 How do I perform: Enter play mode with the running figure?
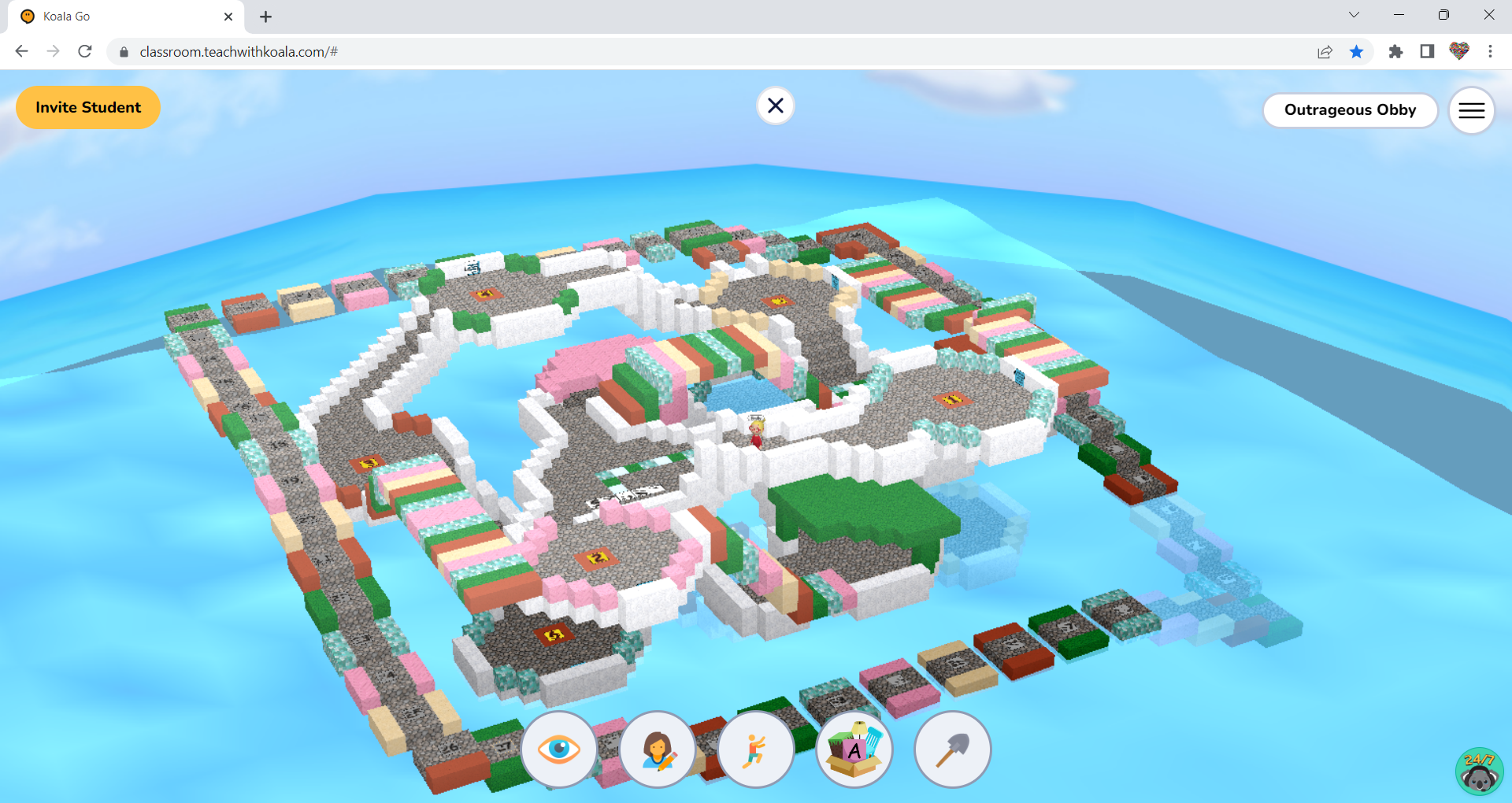756,749
